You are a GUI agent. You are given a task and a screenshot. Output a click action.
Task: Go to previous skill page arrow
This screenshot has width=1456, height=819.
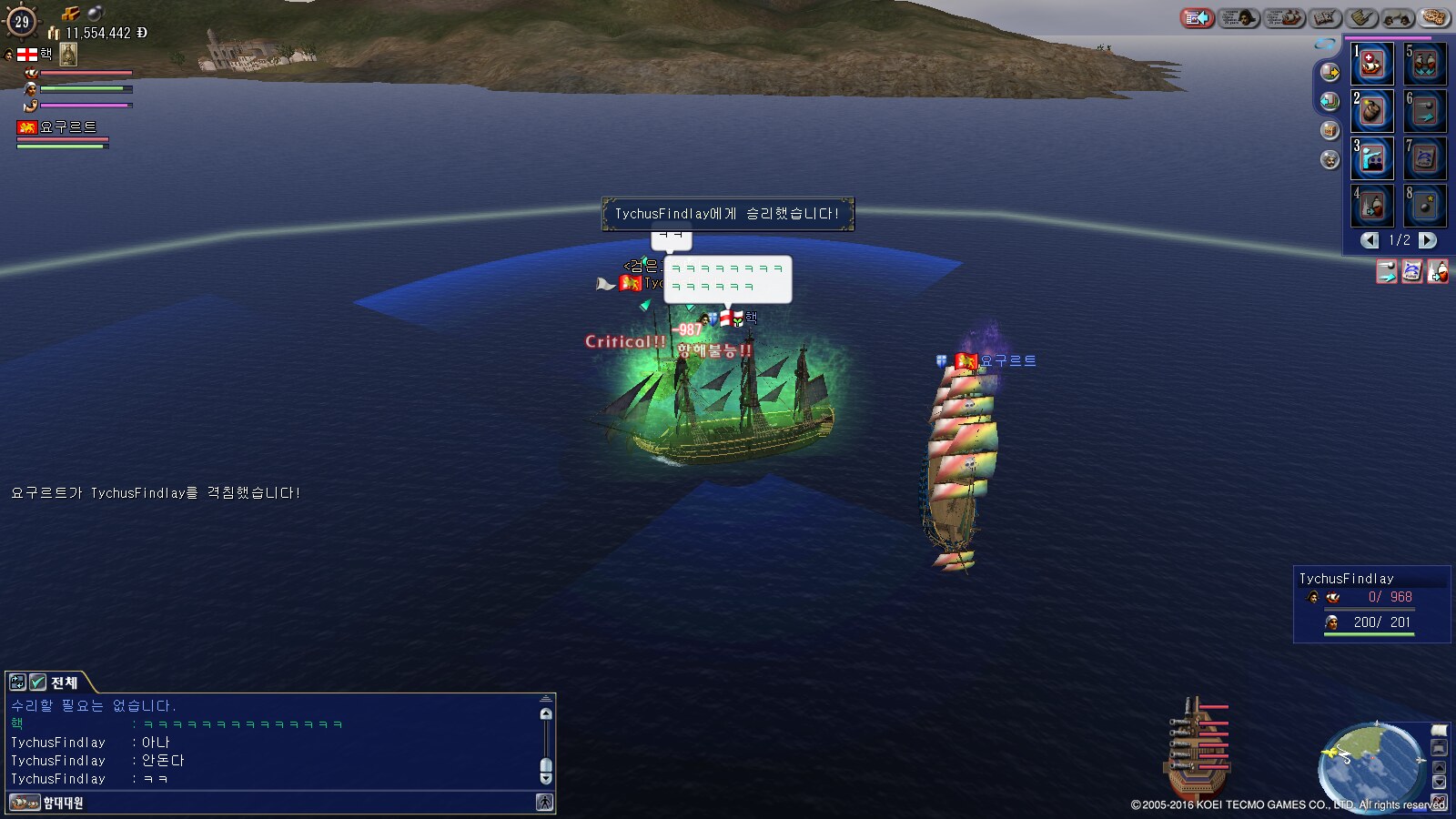tap(1370, 240)
